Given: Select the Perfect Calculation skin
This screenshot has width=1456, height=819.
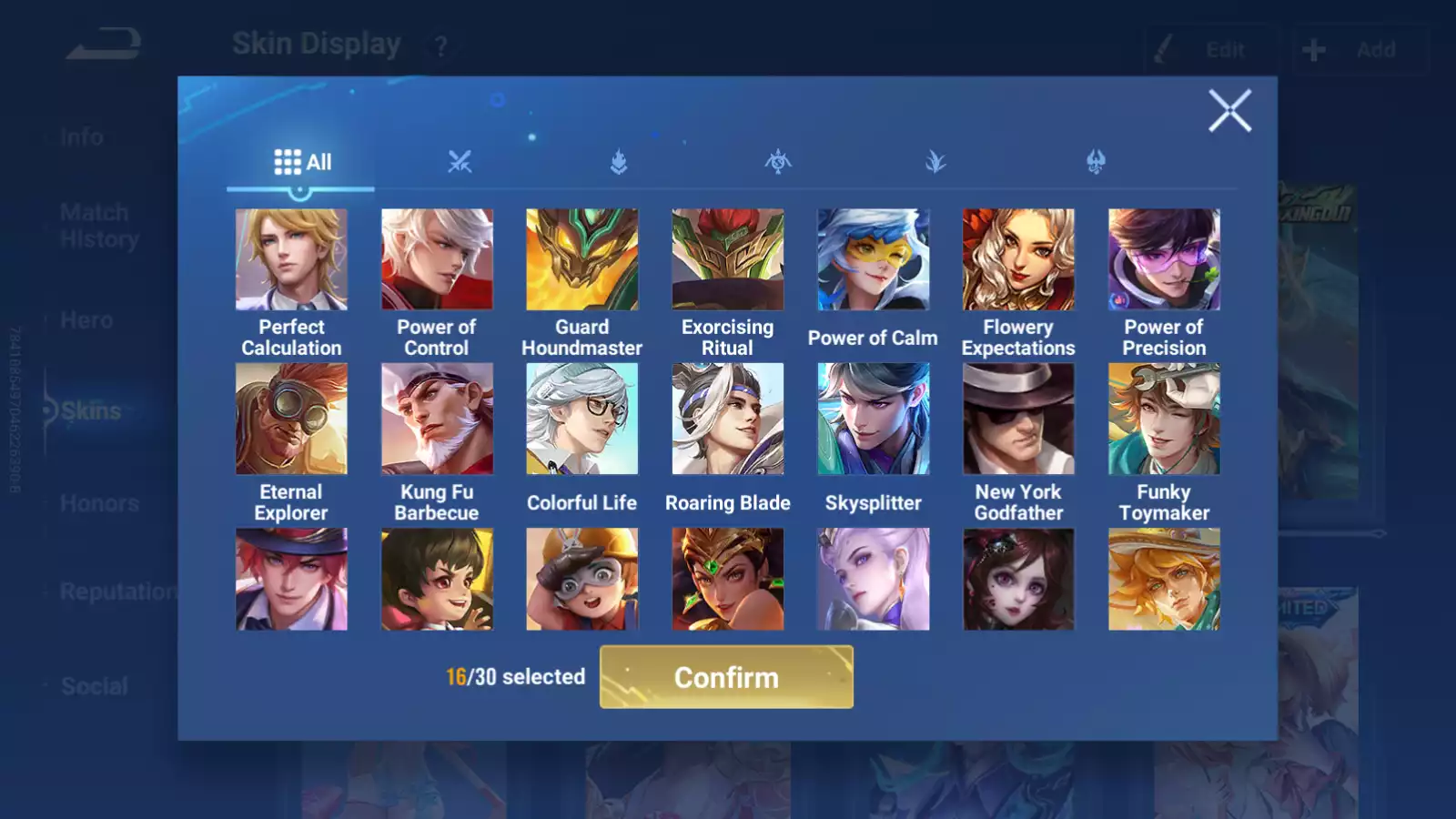Looking at the screenshot, I should pos(291,259).
